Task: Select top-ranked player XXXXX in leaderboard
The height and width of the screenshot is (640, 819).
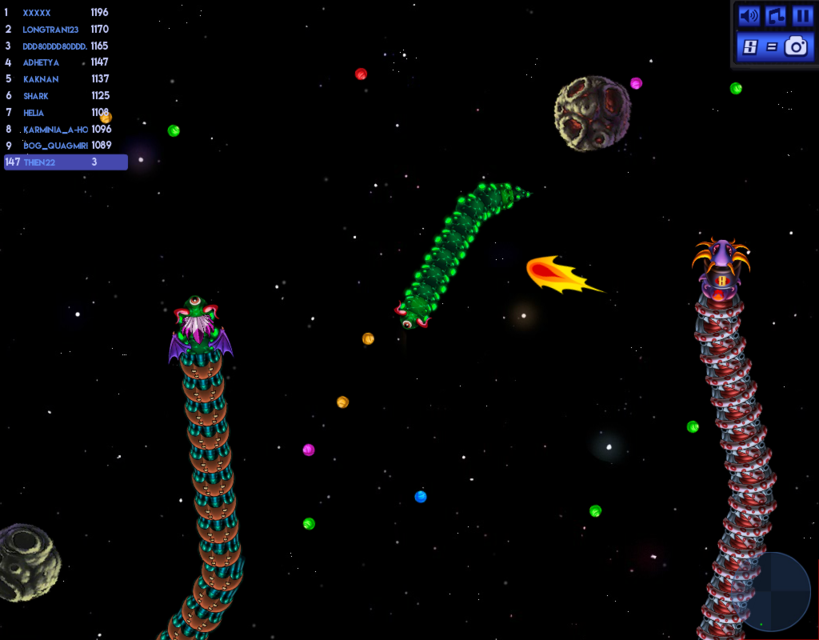Action: [x=65, y=13]
